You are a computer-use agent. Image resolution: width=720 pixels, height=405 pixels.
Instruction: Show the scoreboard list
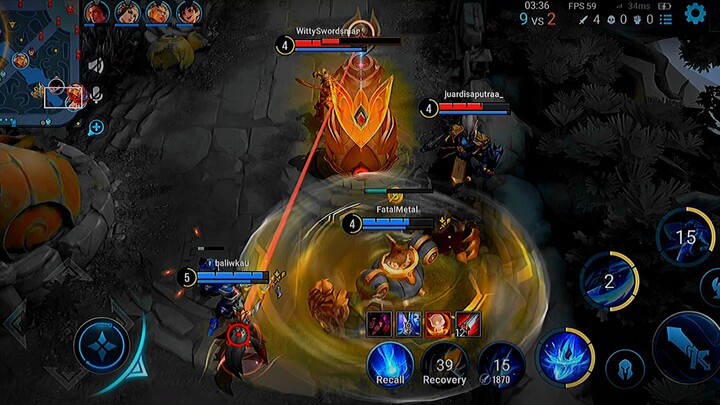pos(666,19)
